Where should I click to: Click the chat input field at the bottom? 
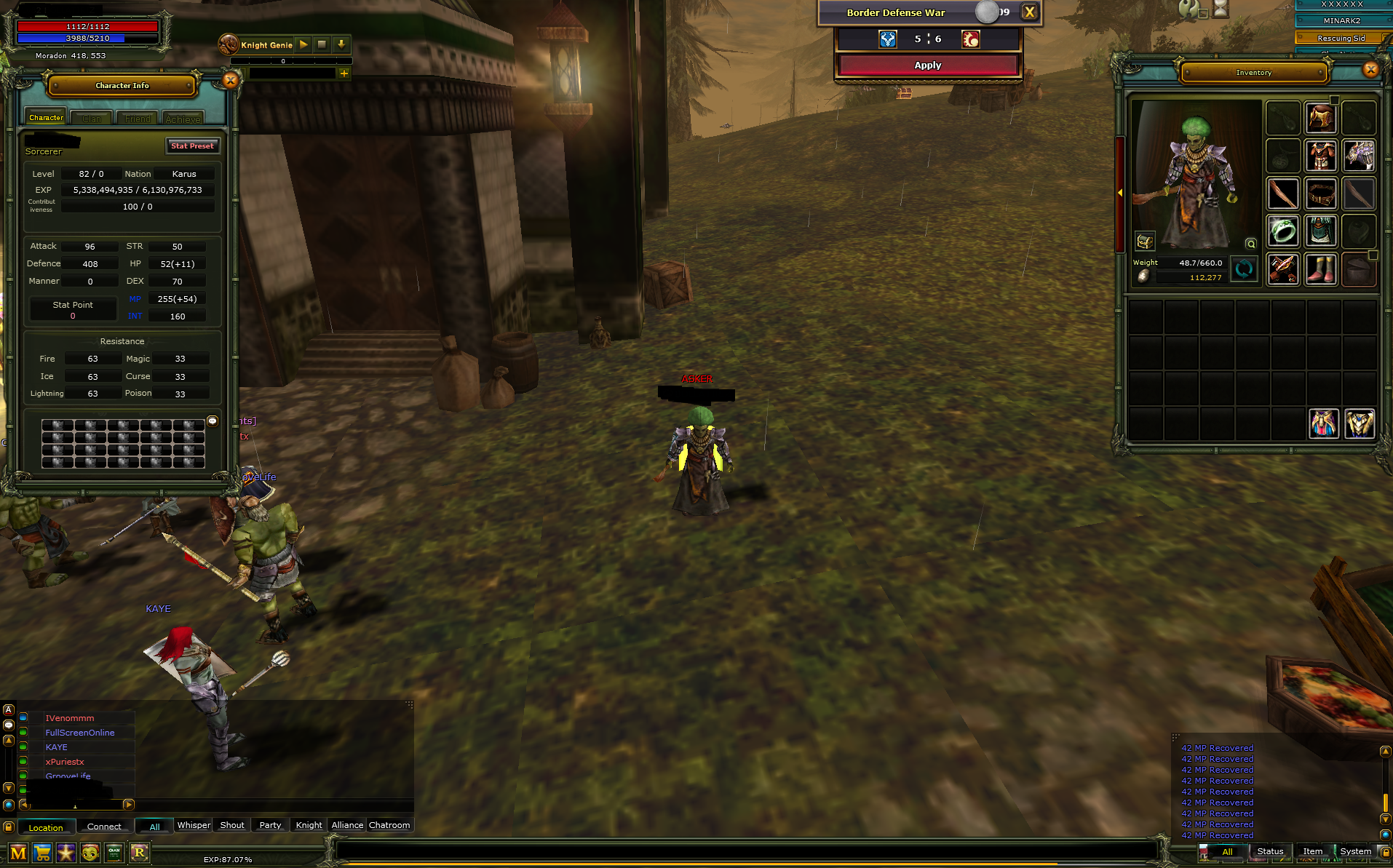(80, 805)
